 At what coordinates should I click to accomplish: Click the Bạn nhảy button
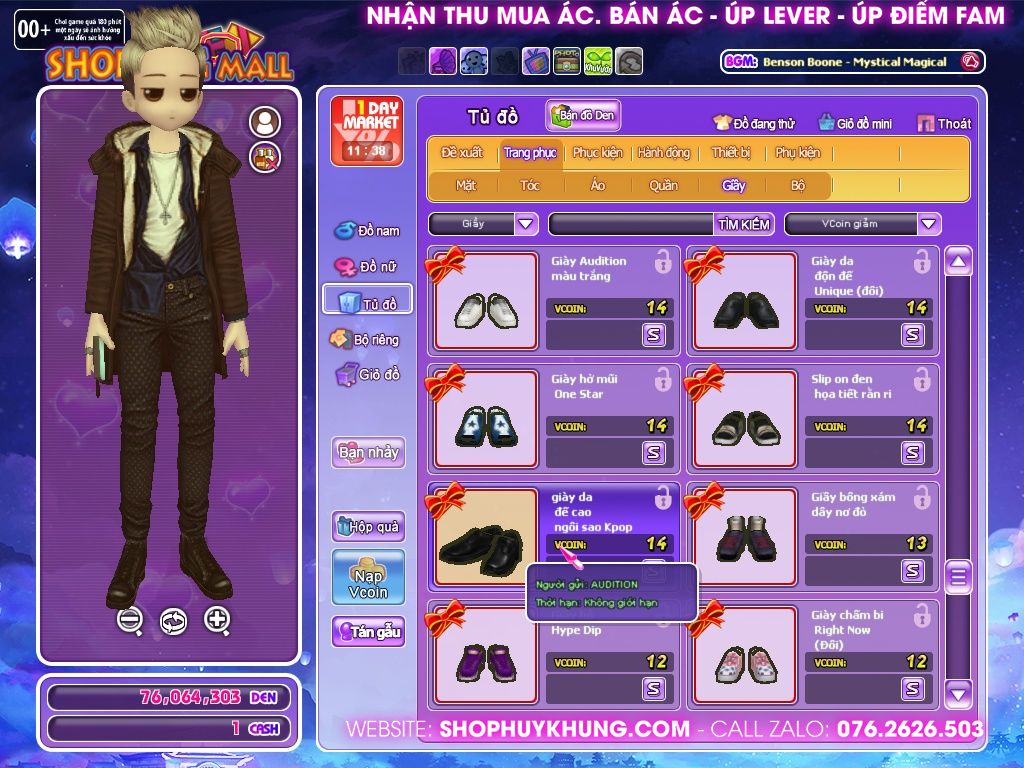[368, 452]
